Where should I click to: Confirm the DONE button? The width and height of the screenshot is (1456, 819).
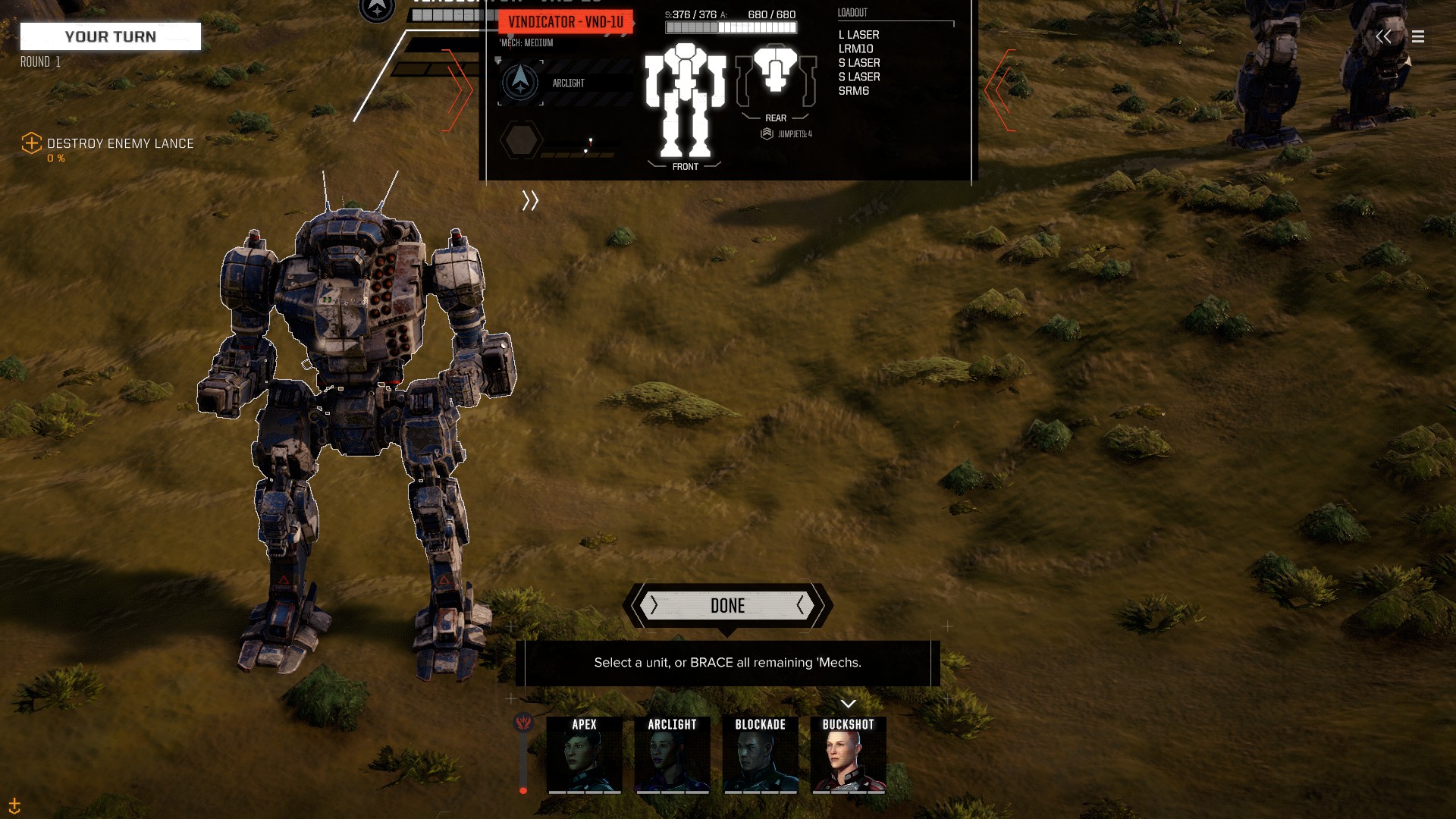[727, 605]
